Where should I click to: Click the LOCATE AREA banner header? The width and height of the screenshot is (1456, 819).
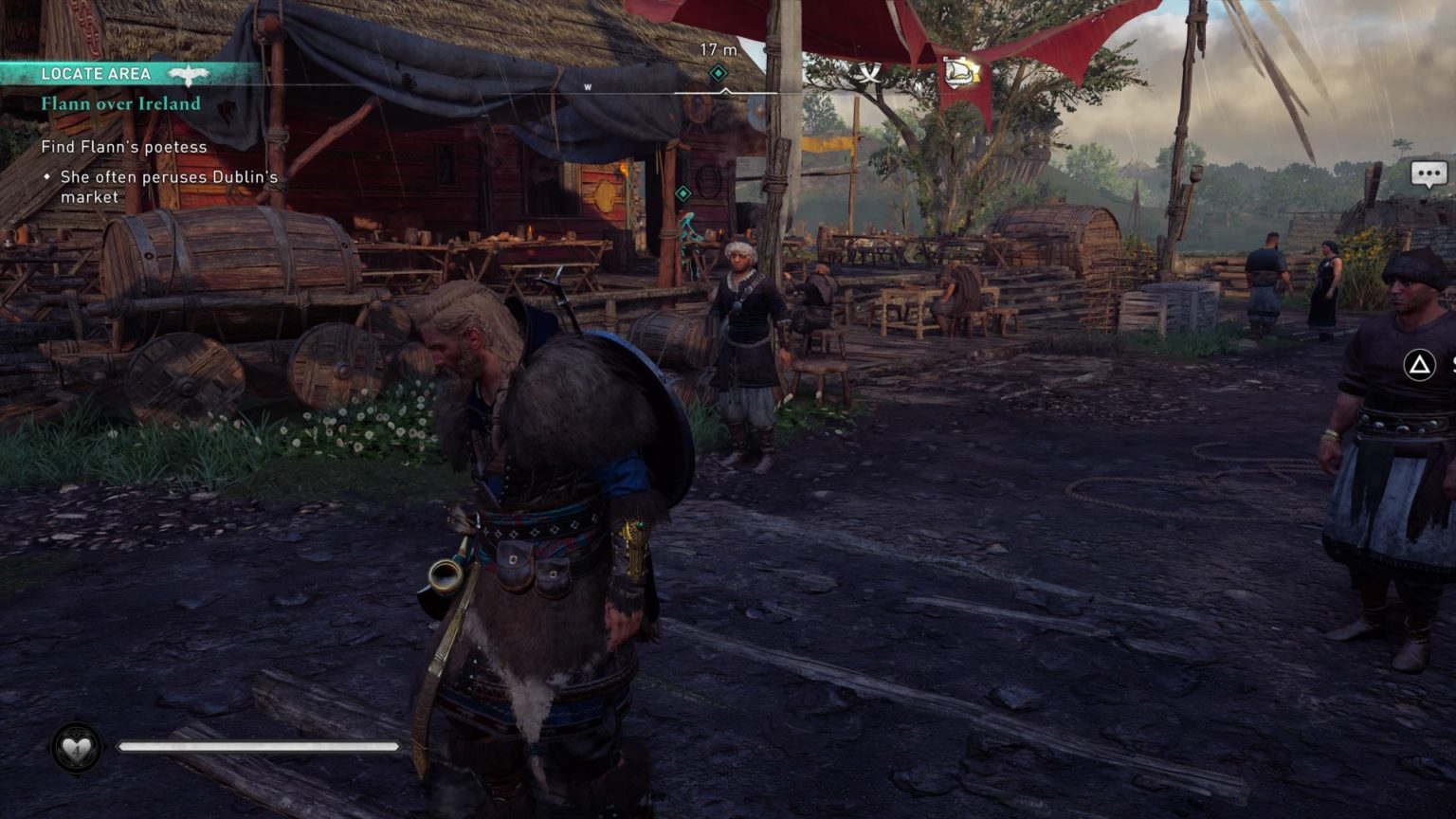coord(99,73)
